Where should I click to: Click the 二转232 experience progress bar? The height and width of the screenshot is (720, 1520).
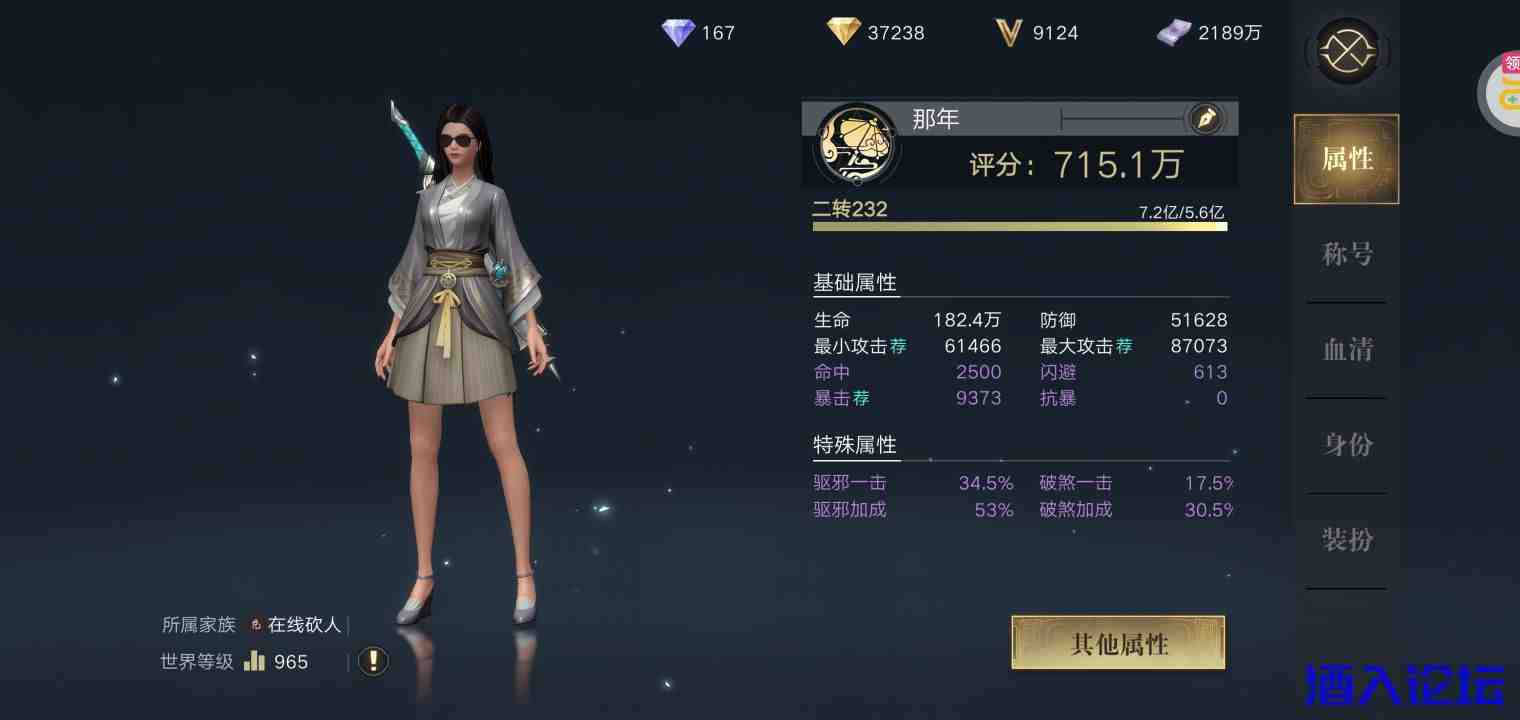point(1020,226)
